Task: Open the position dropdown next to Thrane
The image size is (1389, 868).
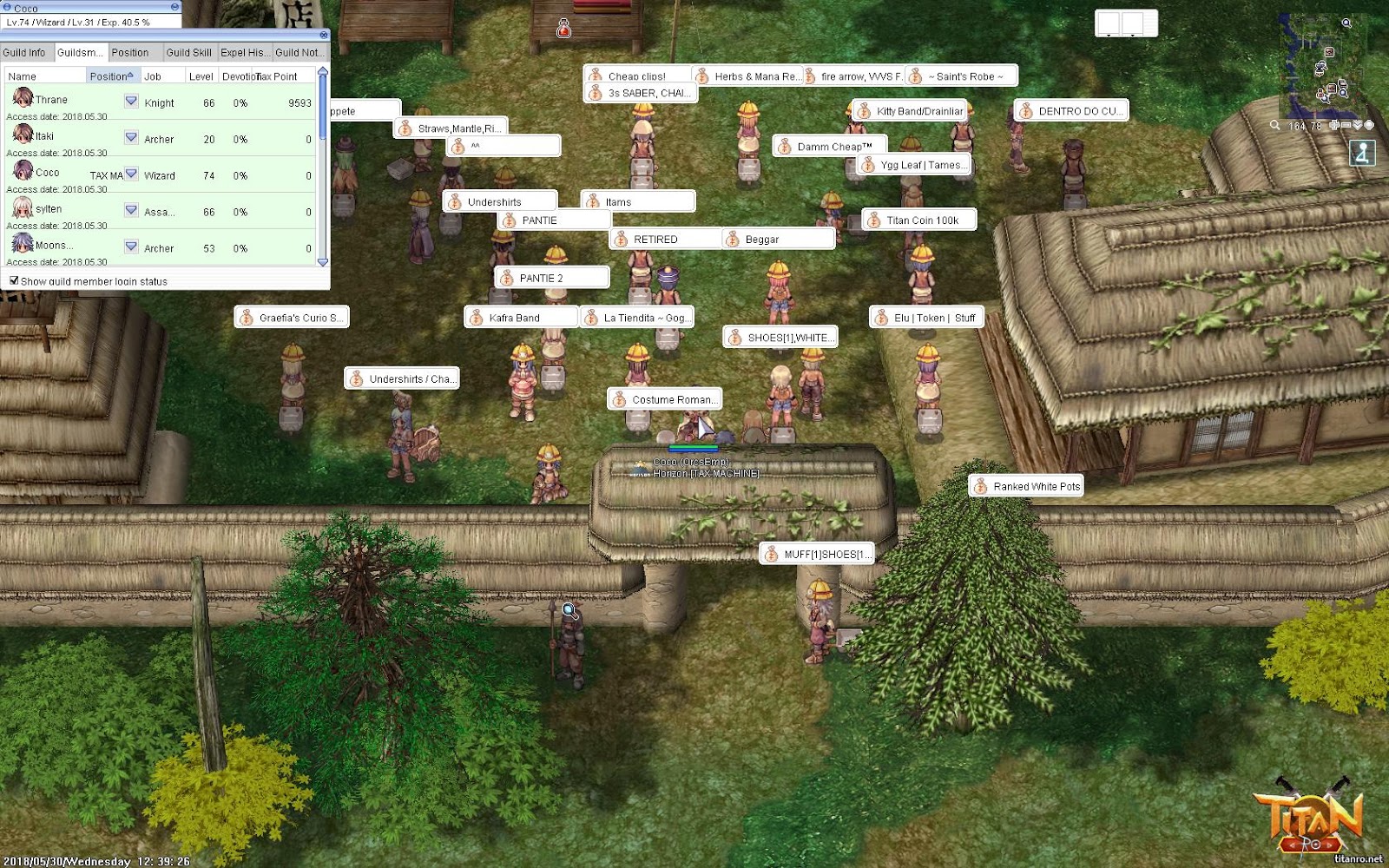Action: point(130,102)
